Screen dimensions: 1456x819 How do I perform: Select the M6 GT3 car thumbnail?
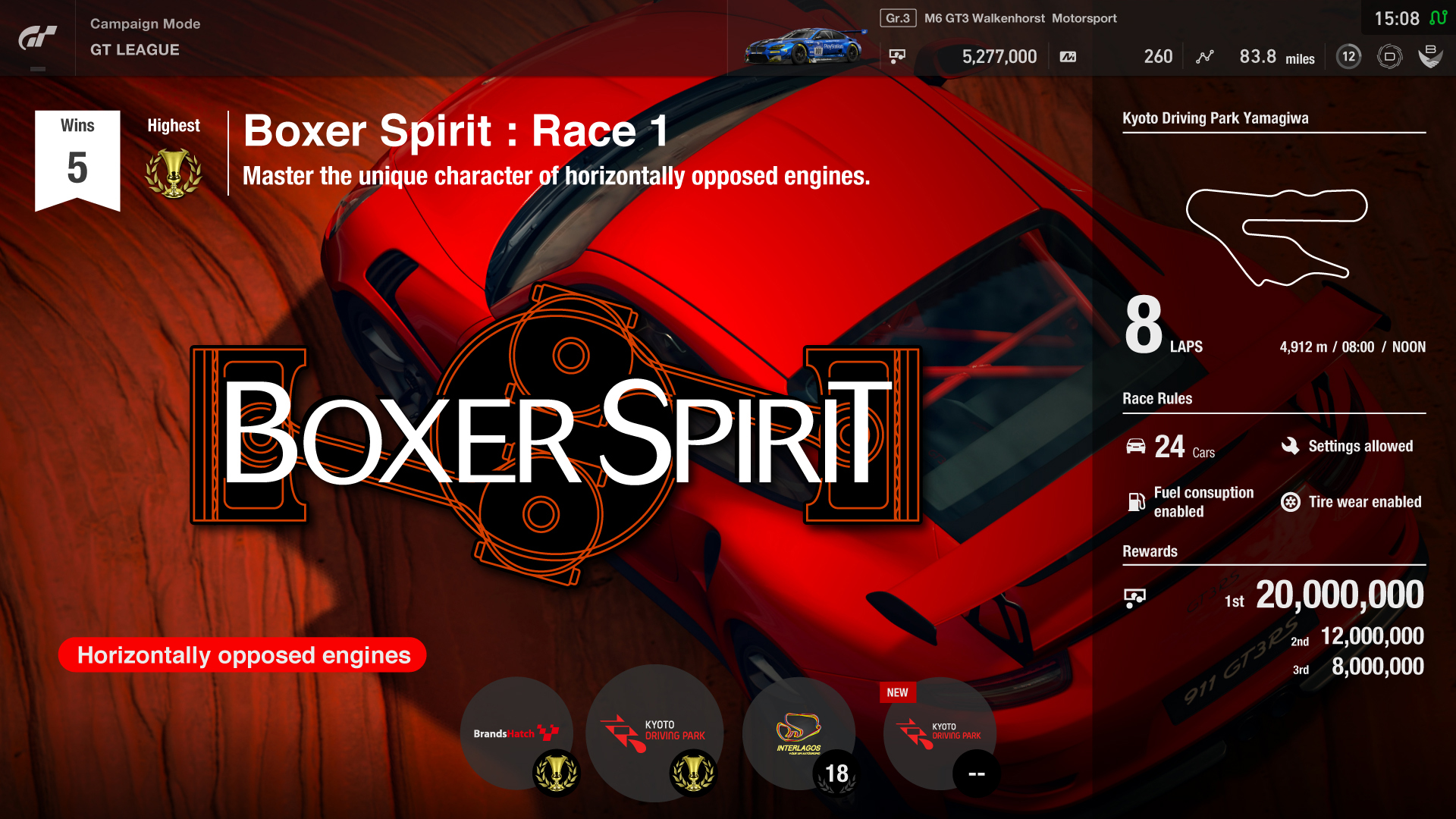pyautogui.click(x=805, y=47)
